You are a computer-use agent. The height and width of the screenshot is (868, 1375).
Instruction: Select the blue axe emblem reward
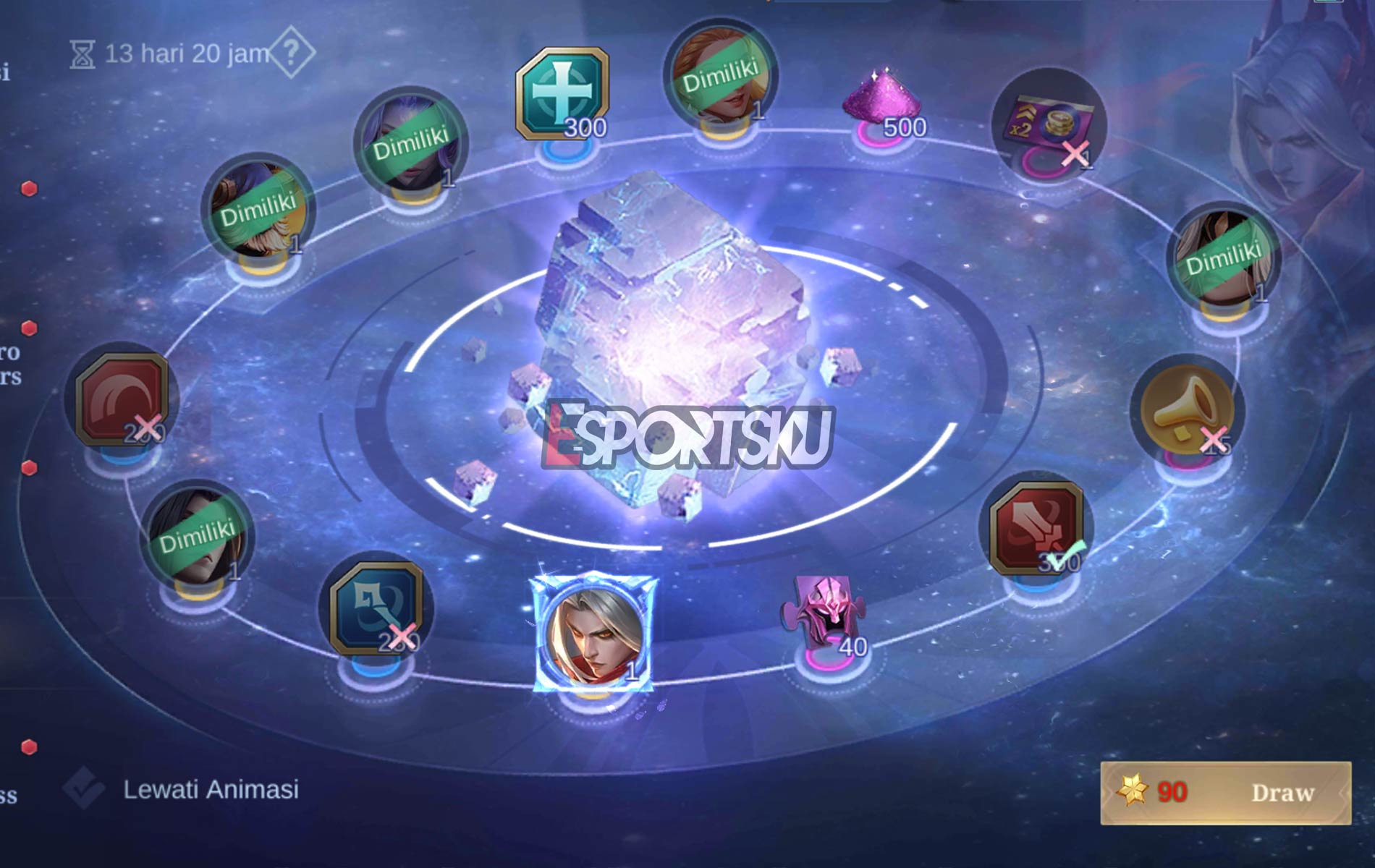376,608
